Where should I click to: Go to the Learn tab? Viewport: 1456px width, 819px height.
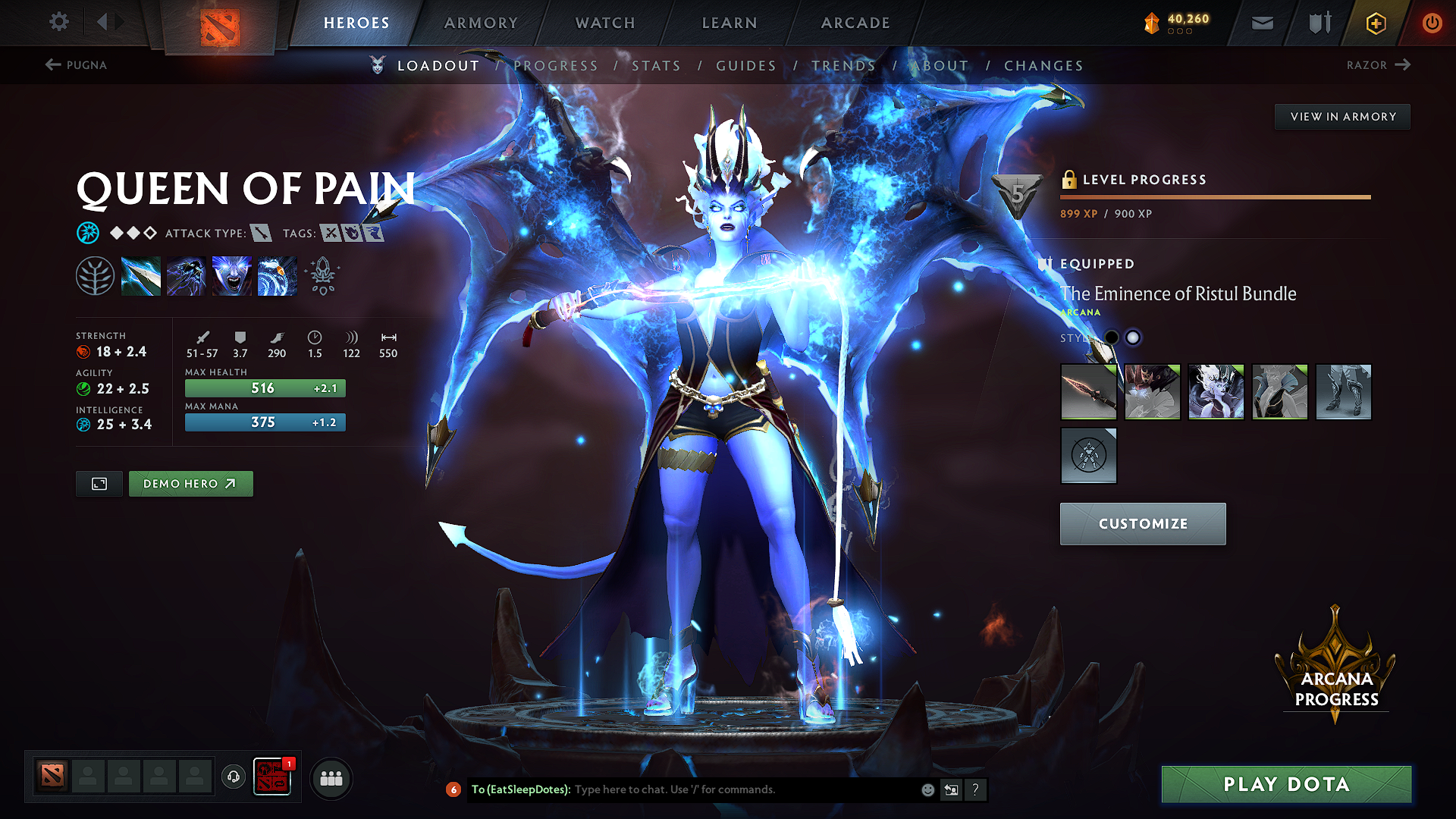point(730,23)
